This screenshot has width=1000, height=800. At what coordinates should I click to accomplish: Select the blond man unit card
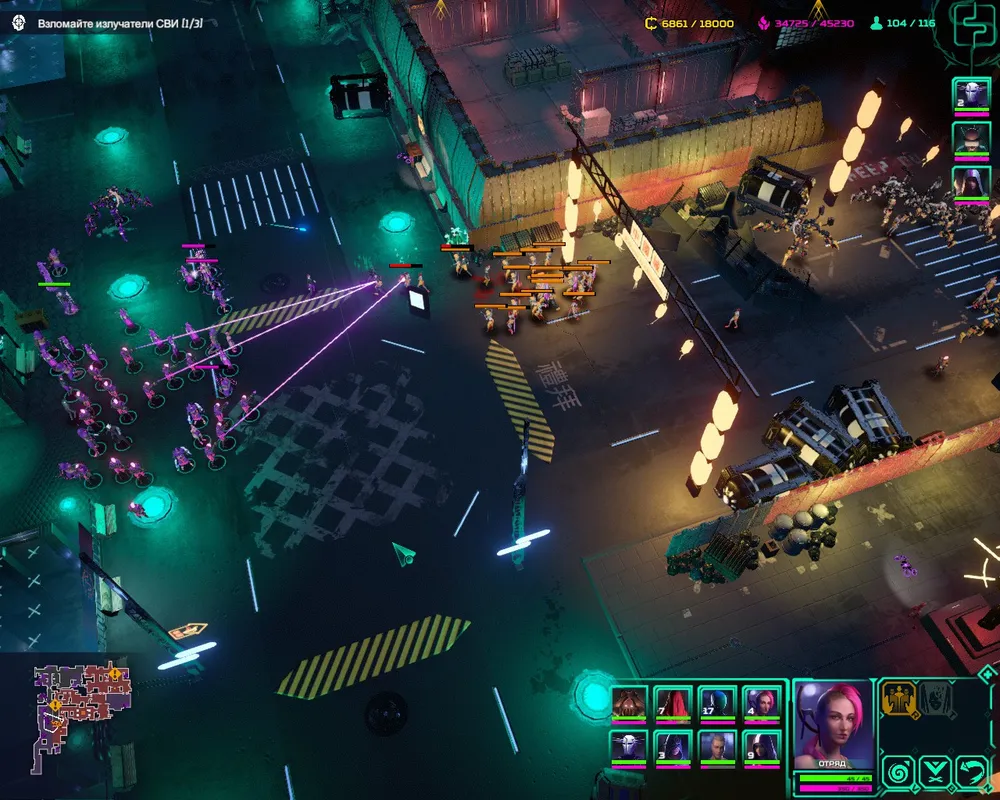pos(717,748)
